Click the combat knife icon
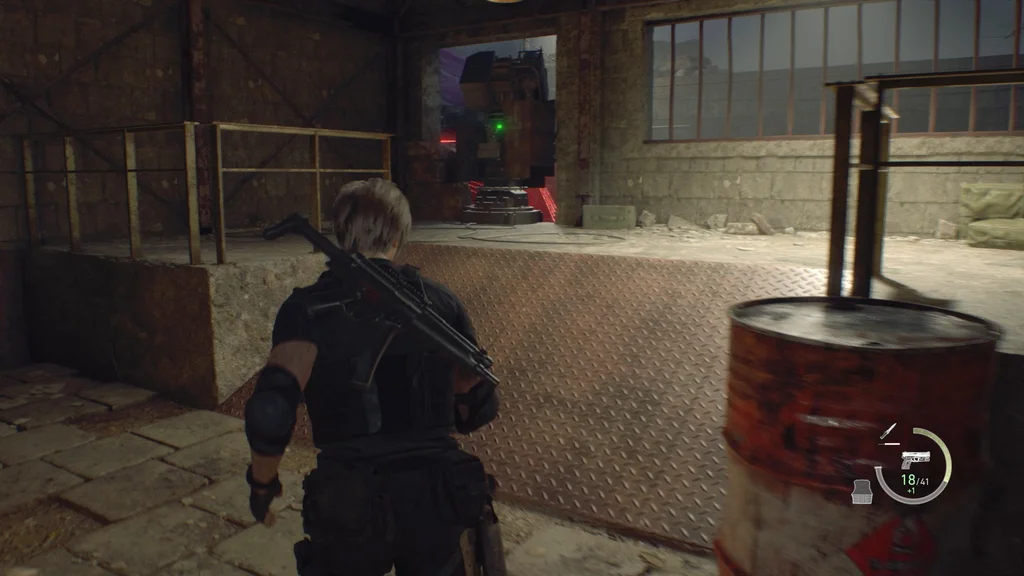This screenshot has height=576, width=1024. click(x=888, y=433)
